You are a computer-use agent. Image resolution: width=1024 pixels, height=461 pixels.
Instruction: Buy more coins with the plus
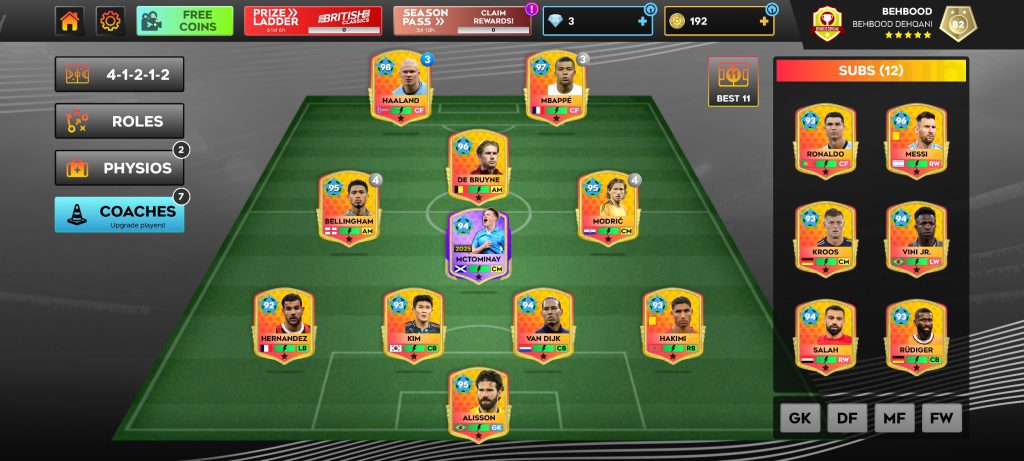pos(764,21)
